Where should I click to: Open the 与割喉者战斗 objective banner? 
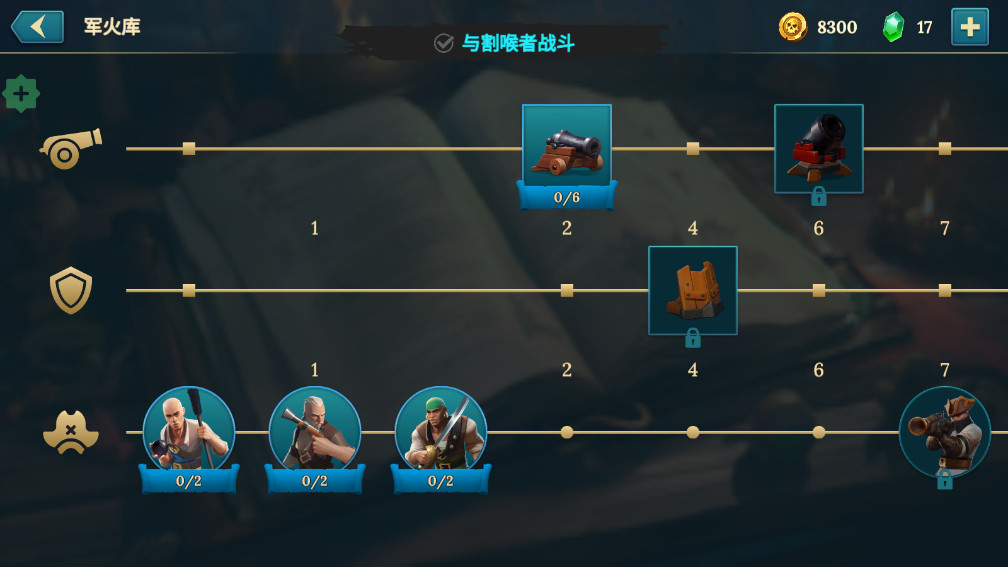coord(505,43)
